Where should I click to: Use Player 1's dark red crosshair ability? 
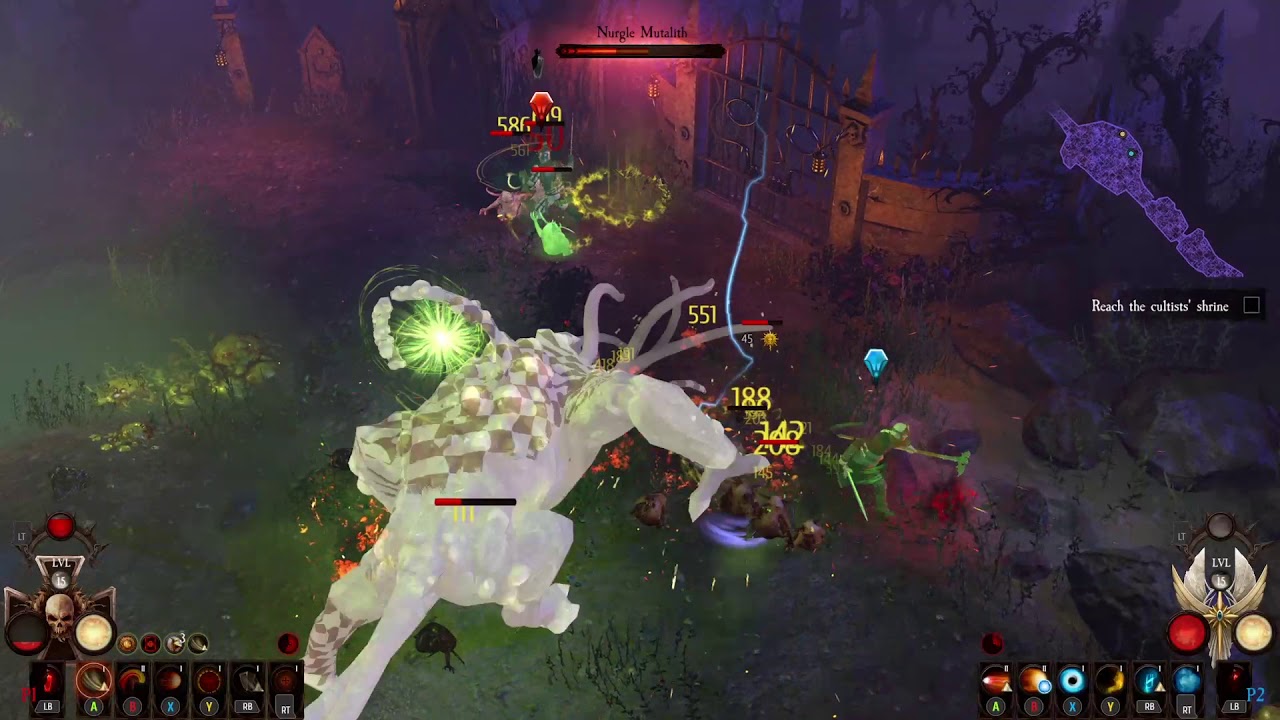286,682
